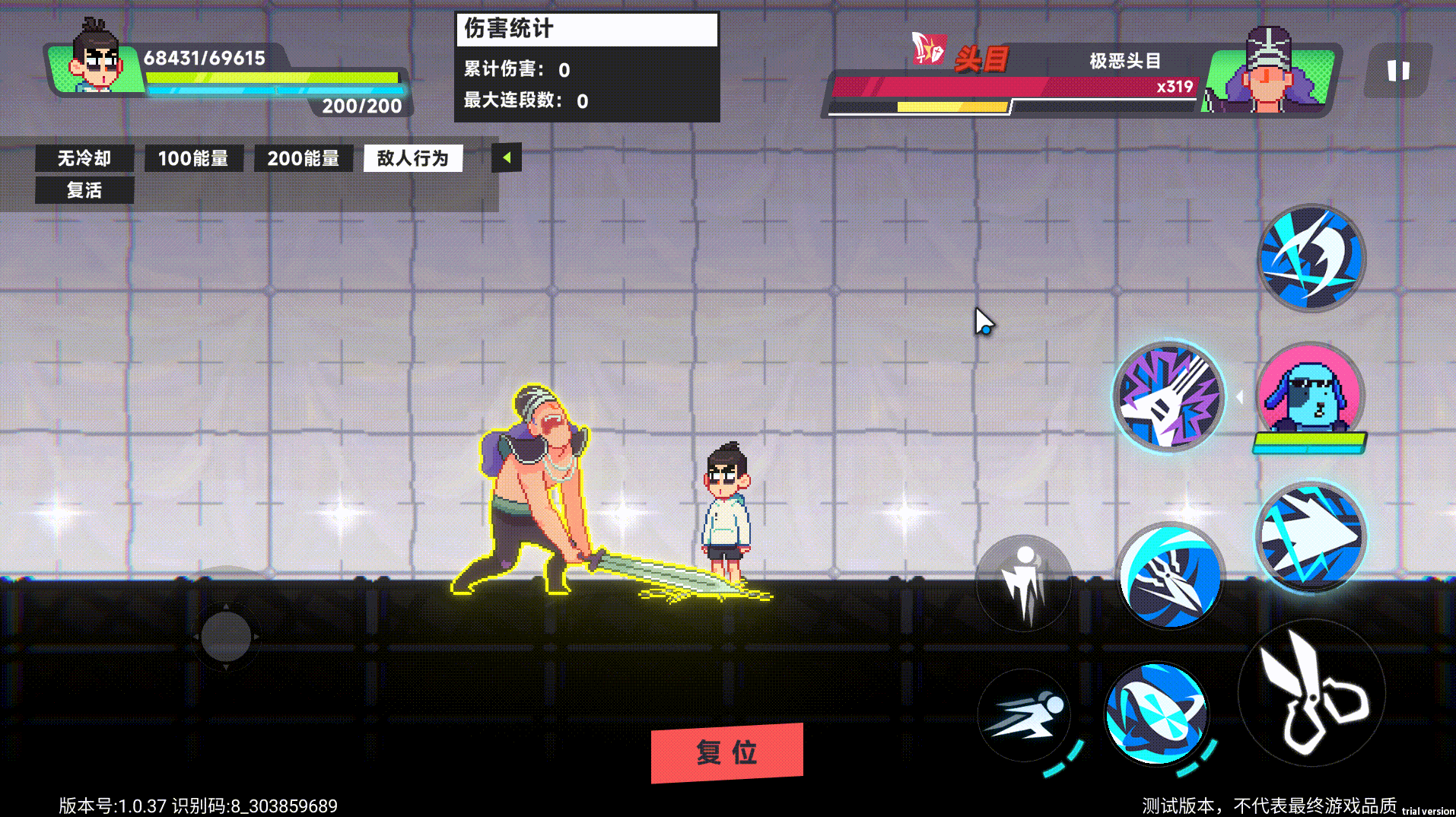Image resolution: width=1456 pixels, height=817 pixels.
Task: Trigger the dash running figure button
Action: click(1024, 715)
